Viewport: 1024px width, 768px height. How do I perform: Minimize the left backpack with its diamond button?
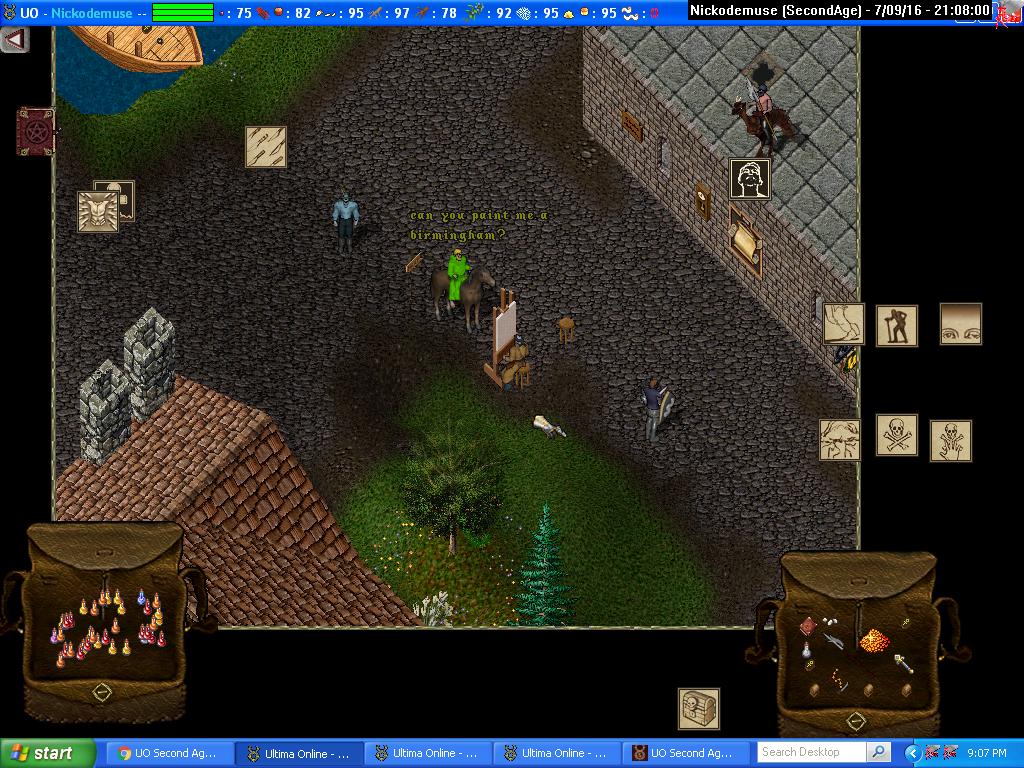click(x=102, y=692)
